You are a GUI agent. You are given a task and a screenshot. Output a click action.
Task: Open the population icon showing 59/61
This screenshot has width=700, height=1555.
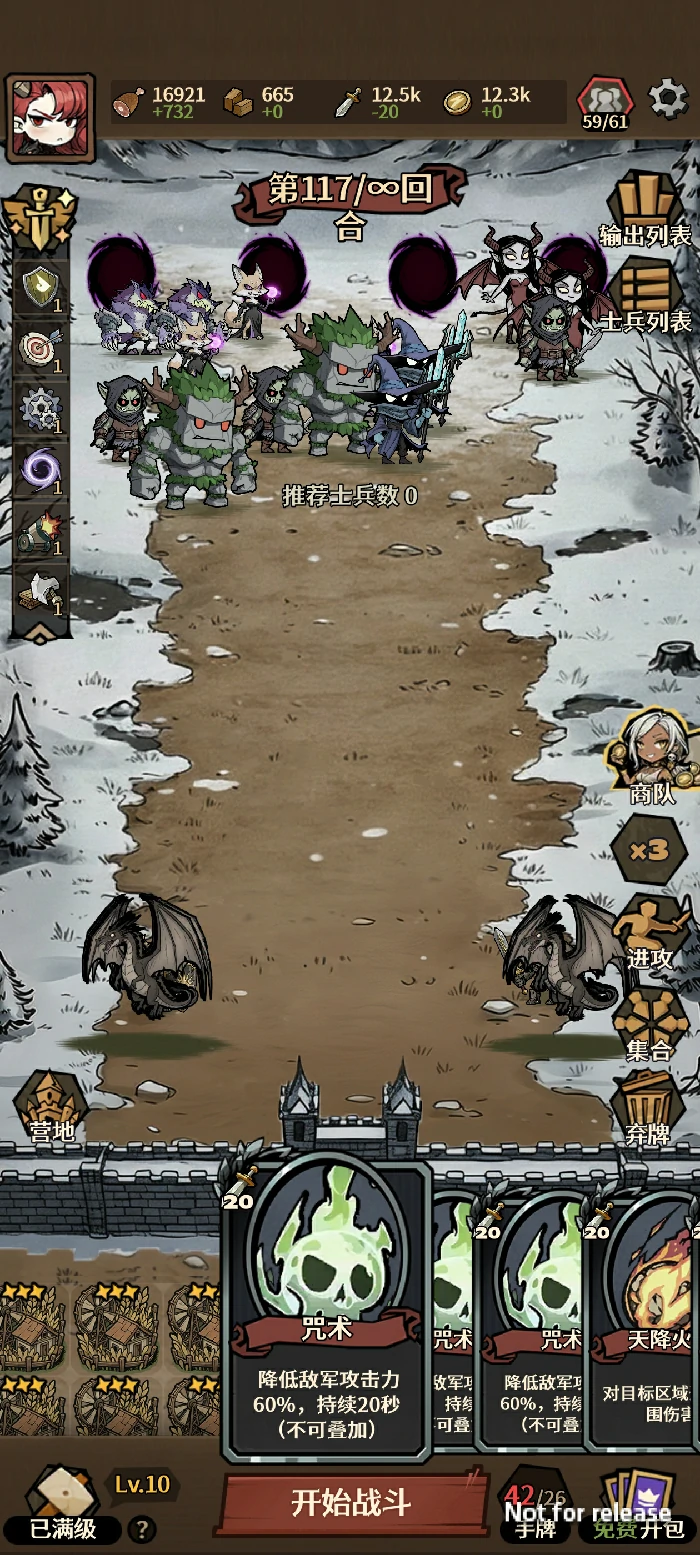click(x=605, y=104)
